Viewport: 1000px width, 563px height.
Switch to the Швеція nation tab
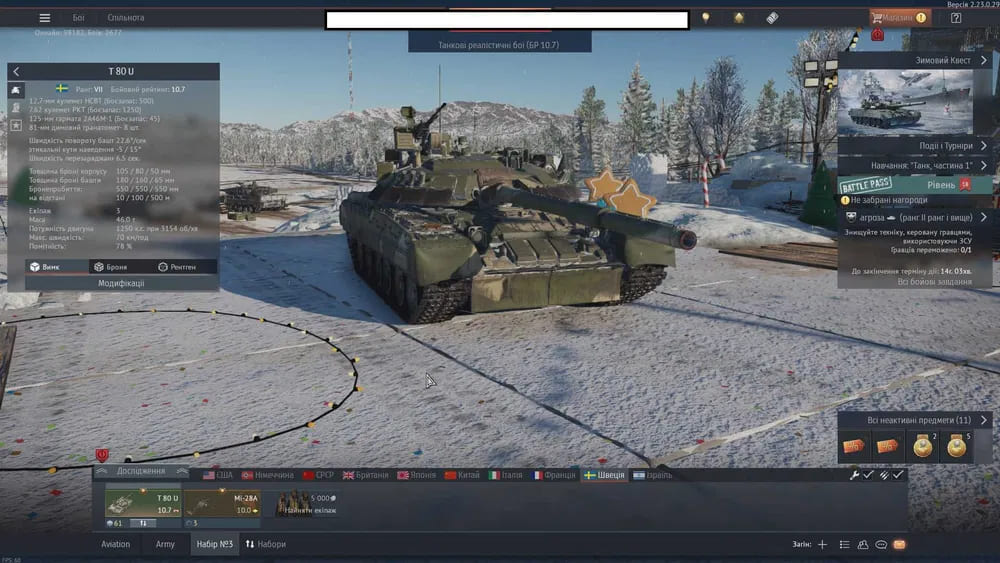coord(604,475)
